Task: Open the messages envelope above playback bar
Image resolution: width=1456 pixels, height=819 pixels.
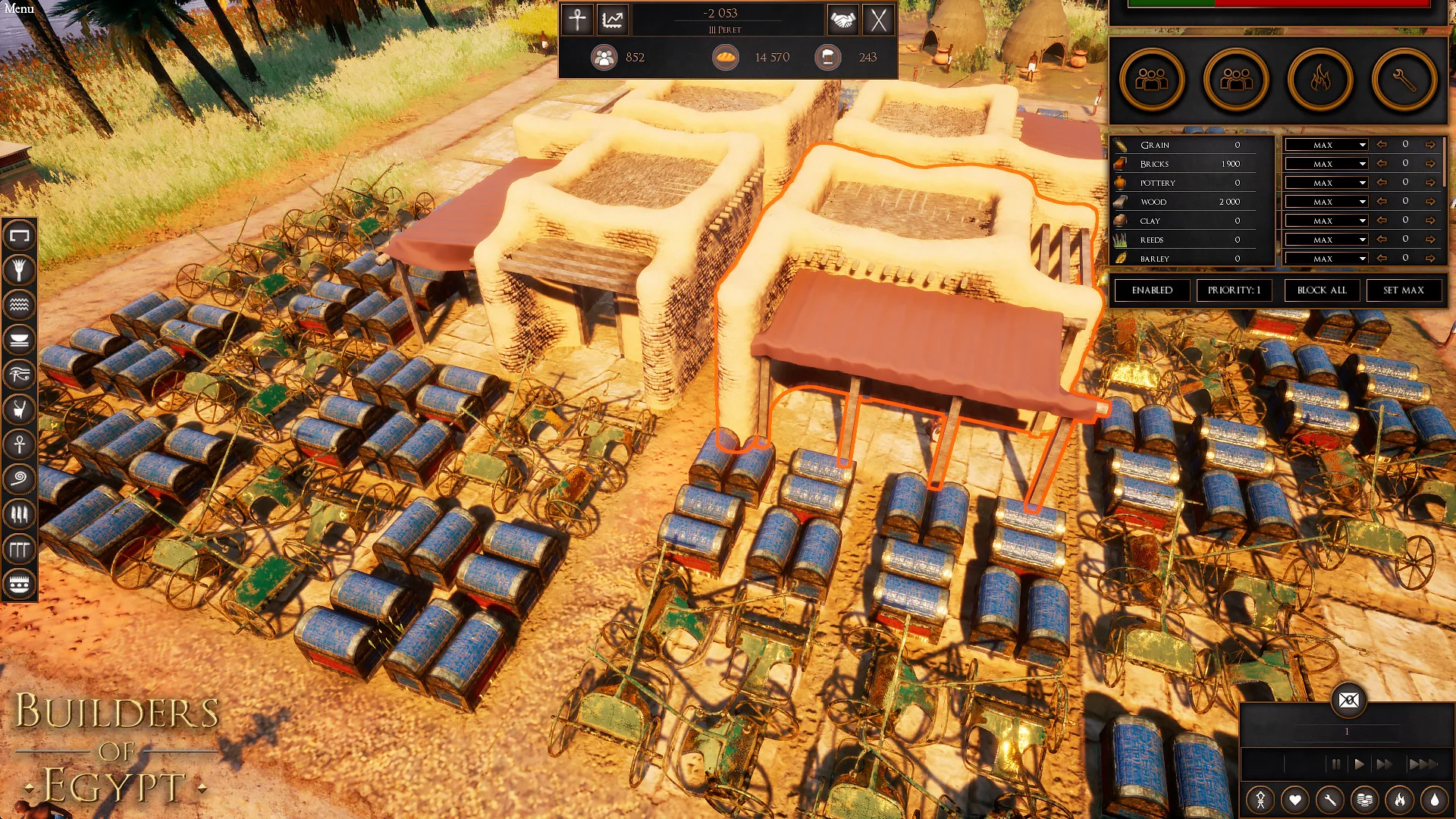Action: 1350,701
